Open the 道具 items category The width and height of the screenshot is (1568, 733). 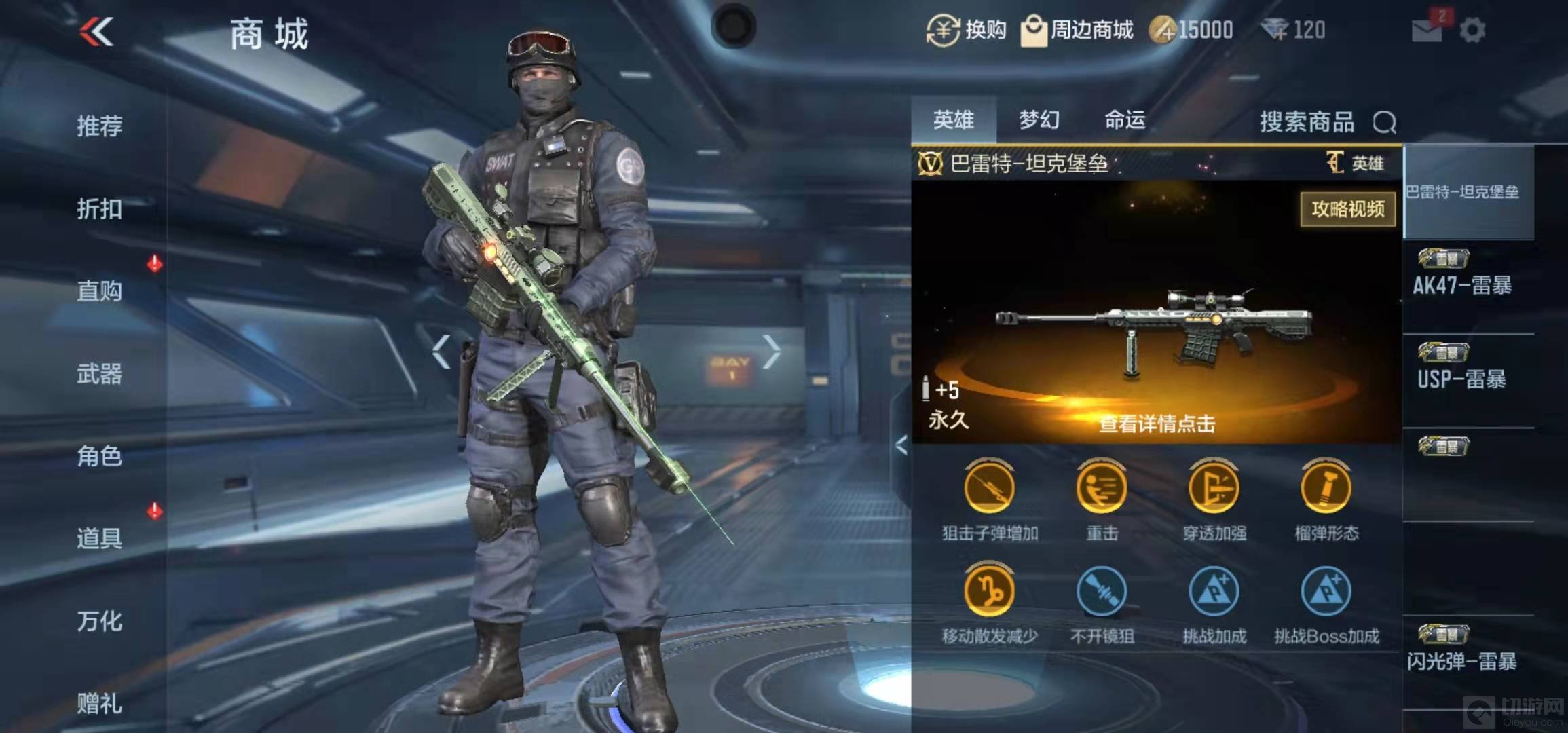[100, 538]
